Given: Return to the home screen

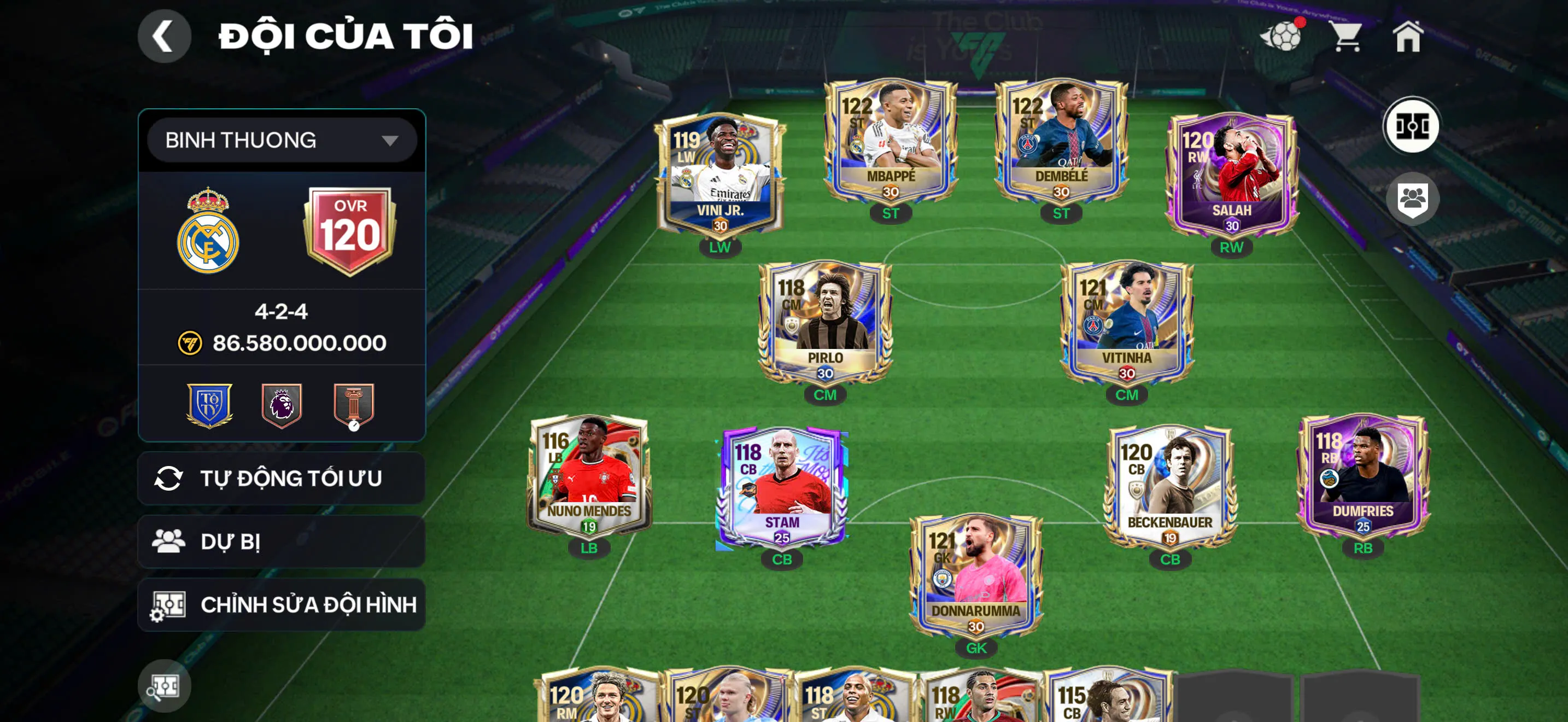Looking at the screenshot, I should [x=1408, y=37].
